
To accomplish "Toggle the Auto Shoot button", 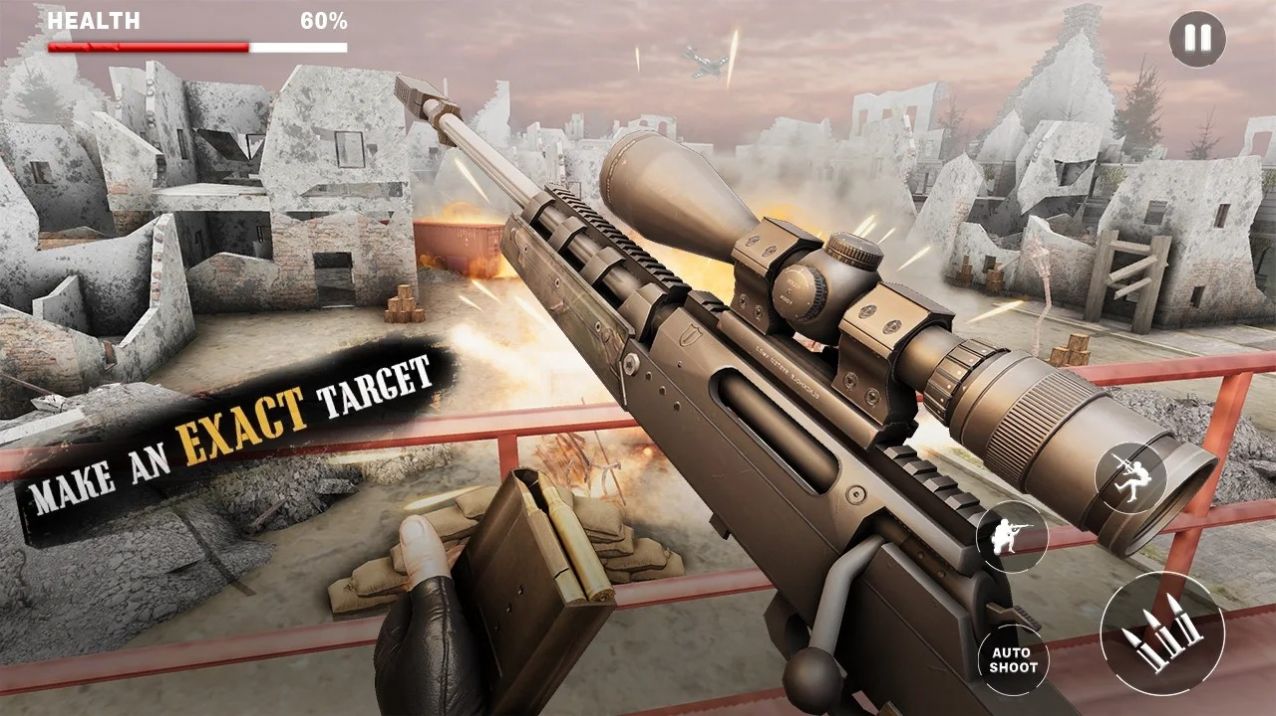I will 1014,660.
